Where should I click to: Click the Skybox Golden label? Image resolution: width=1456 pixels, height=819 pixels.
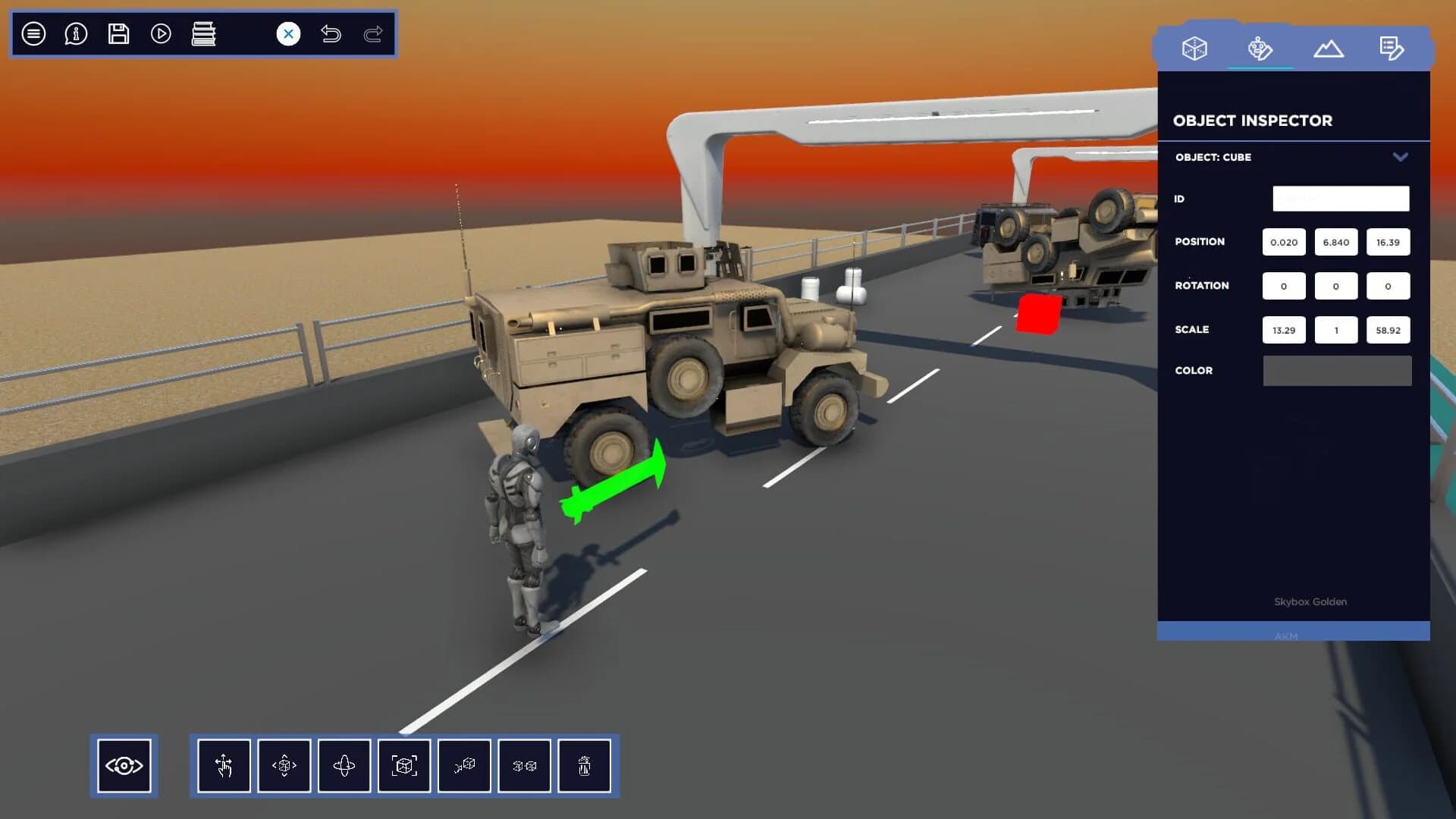pyautogui.click(x=1310, y=601)
